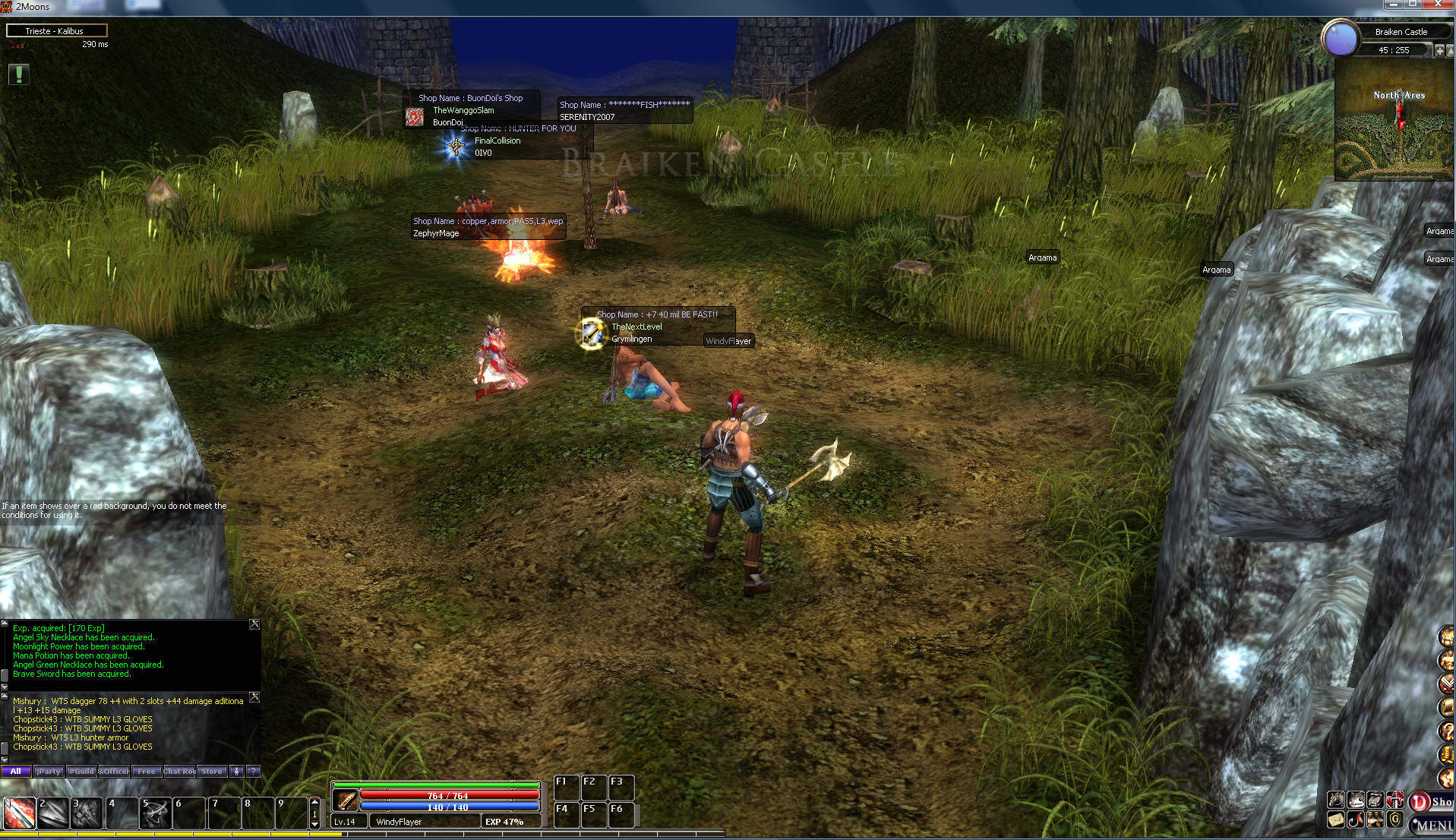Switch chat to the Party tab
This screenshot has width=1456, height=840.
49,771
